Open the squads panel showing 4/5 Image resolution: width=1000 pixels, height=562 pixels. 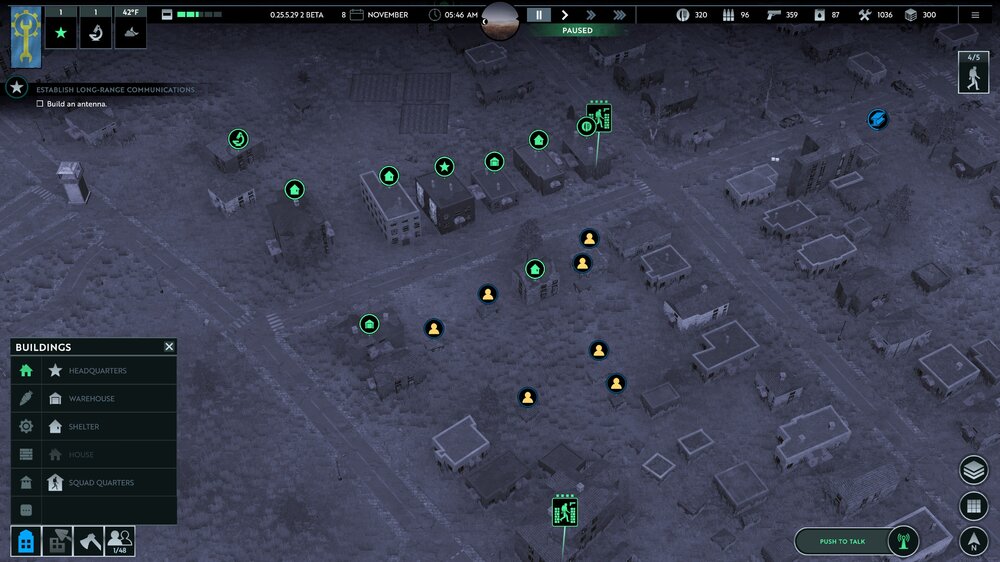point(972,72)
